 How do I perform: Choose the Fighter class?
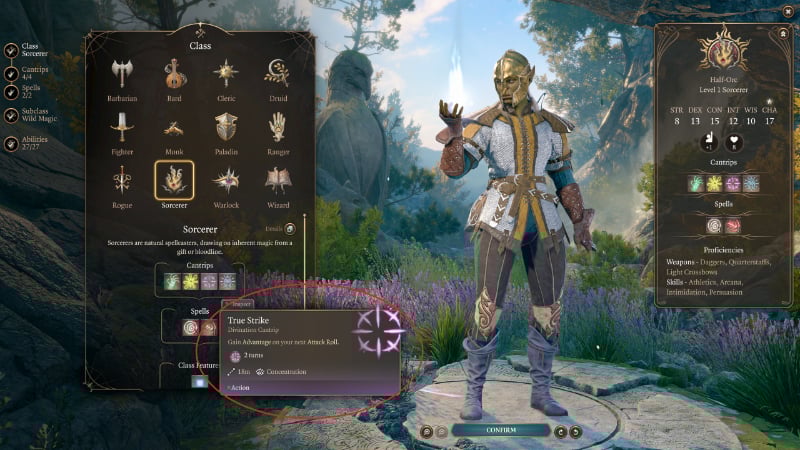click(x=122, y=128)
